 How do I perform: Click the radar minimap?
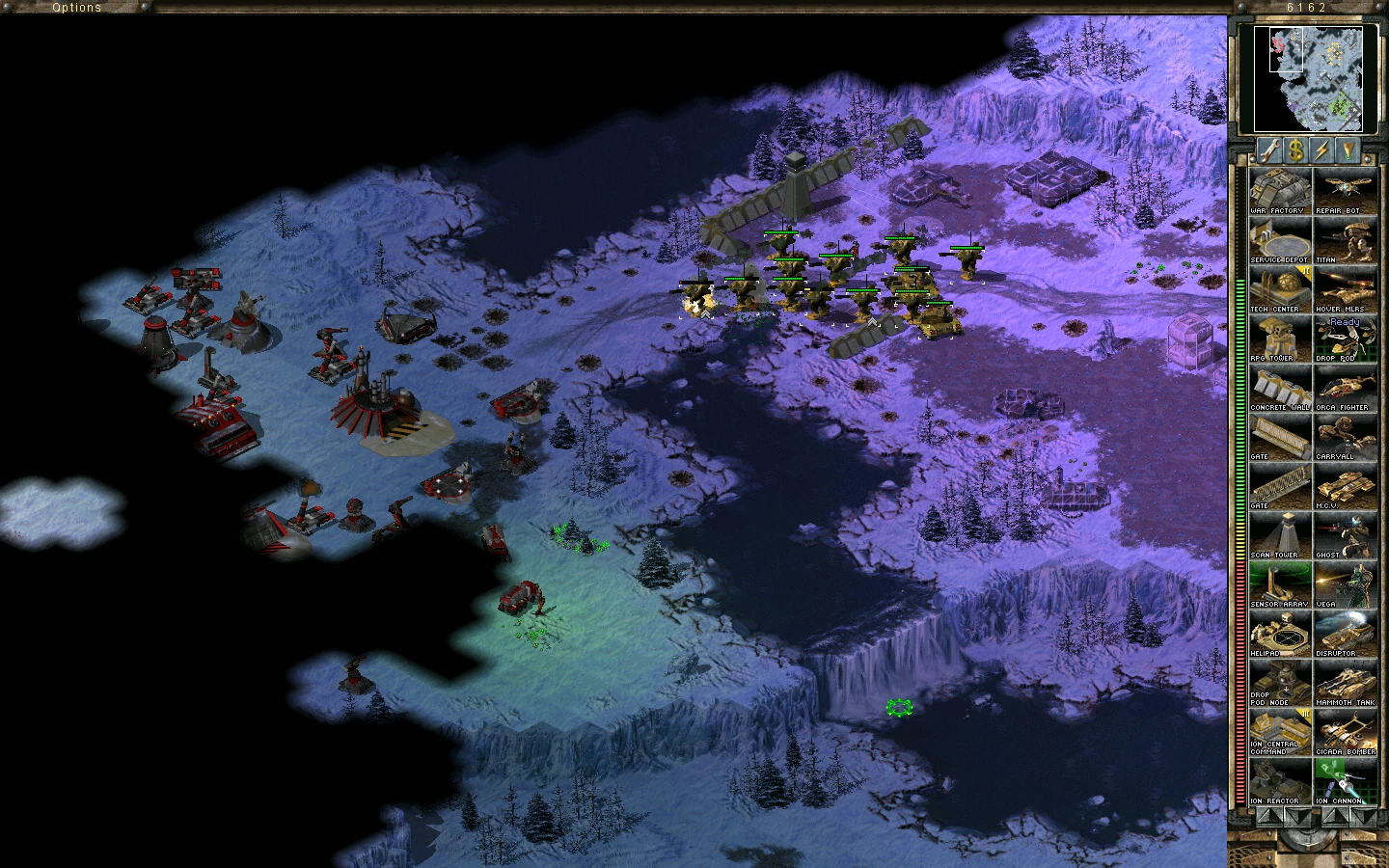point(1314,79)
